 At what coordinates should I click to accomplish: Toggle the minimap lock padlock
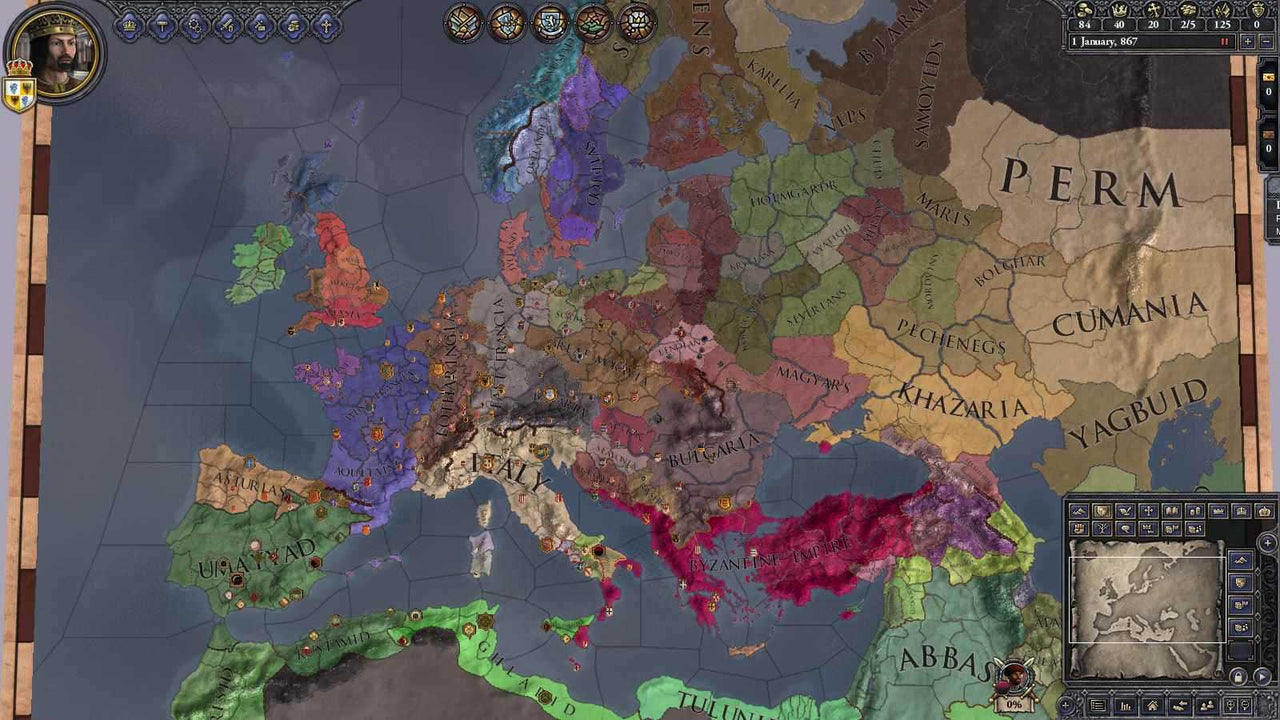coord(1237,676)
